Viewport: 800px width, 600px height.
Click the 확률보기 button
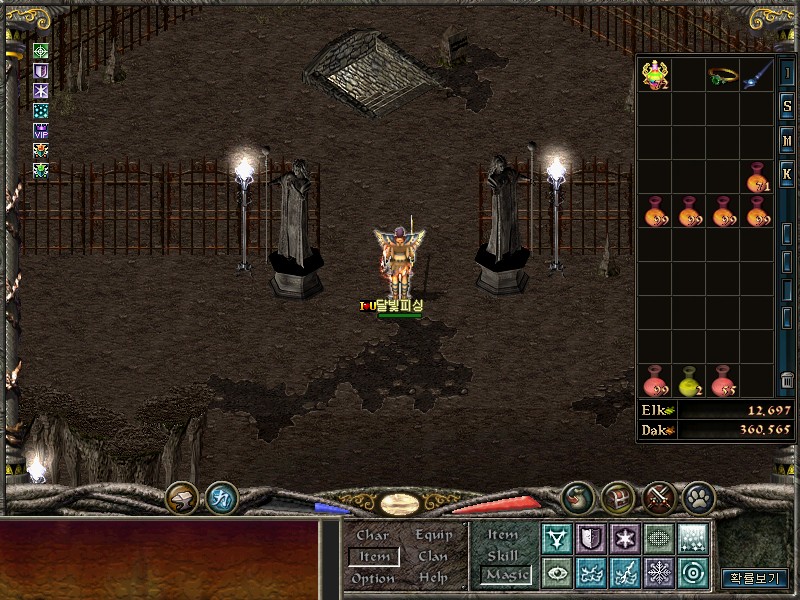pos(755,578)
